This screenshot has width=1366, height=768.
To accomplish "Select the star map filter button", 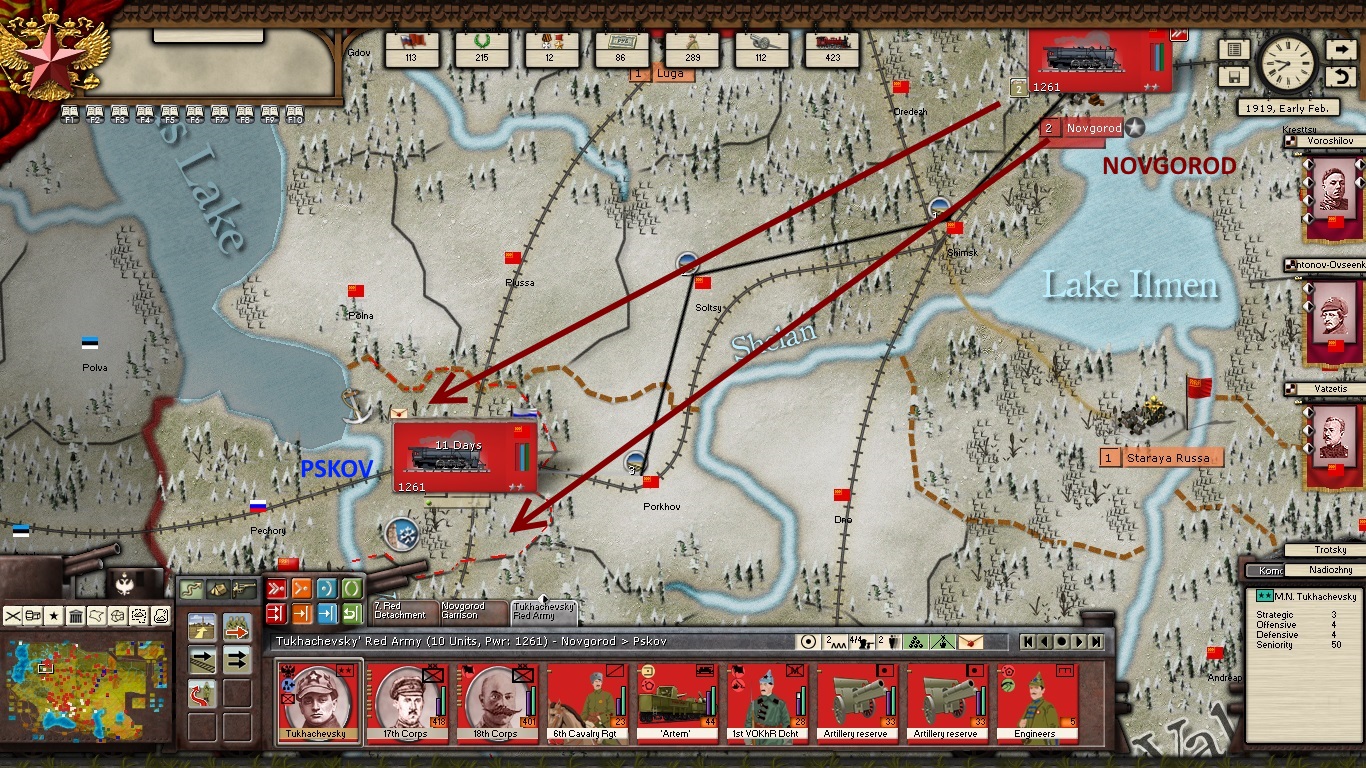I will [x=55, y=615].
